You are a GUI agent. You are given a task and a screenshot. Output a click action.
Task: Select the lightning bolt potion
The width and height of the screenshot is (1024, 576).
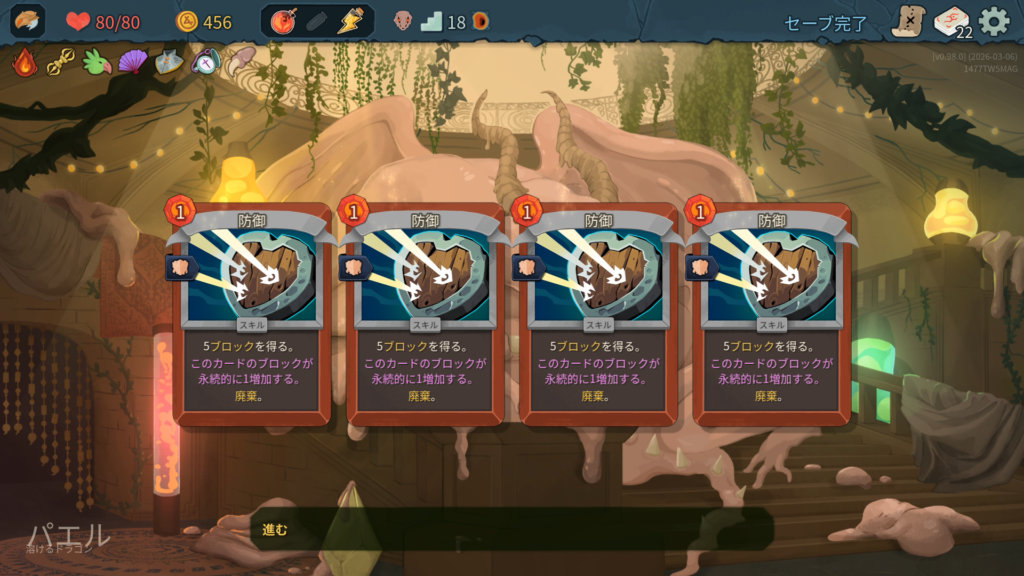(350, 21)
